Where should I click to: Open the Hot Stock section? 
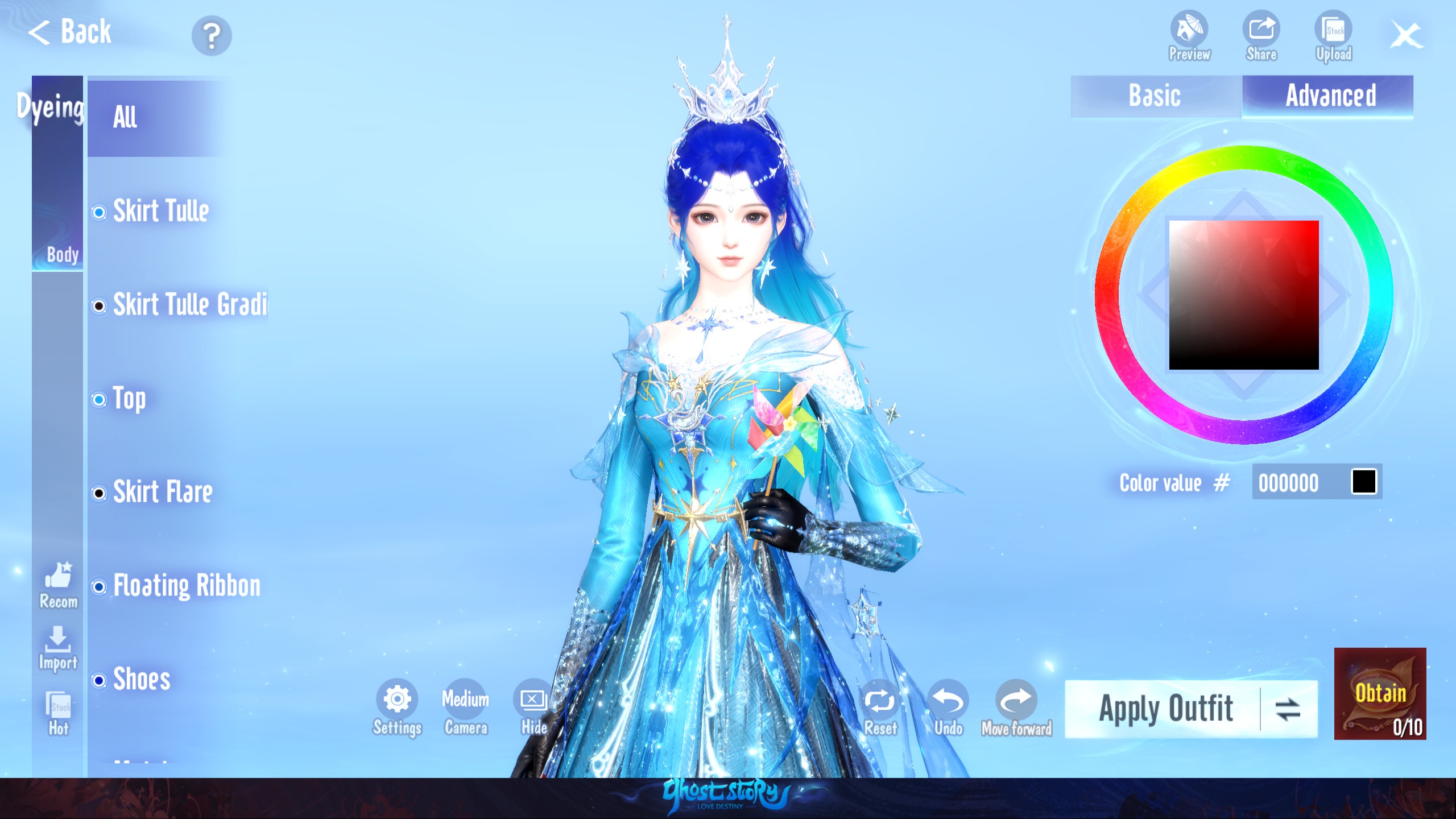[x=59, y=710]
